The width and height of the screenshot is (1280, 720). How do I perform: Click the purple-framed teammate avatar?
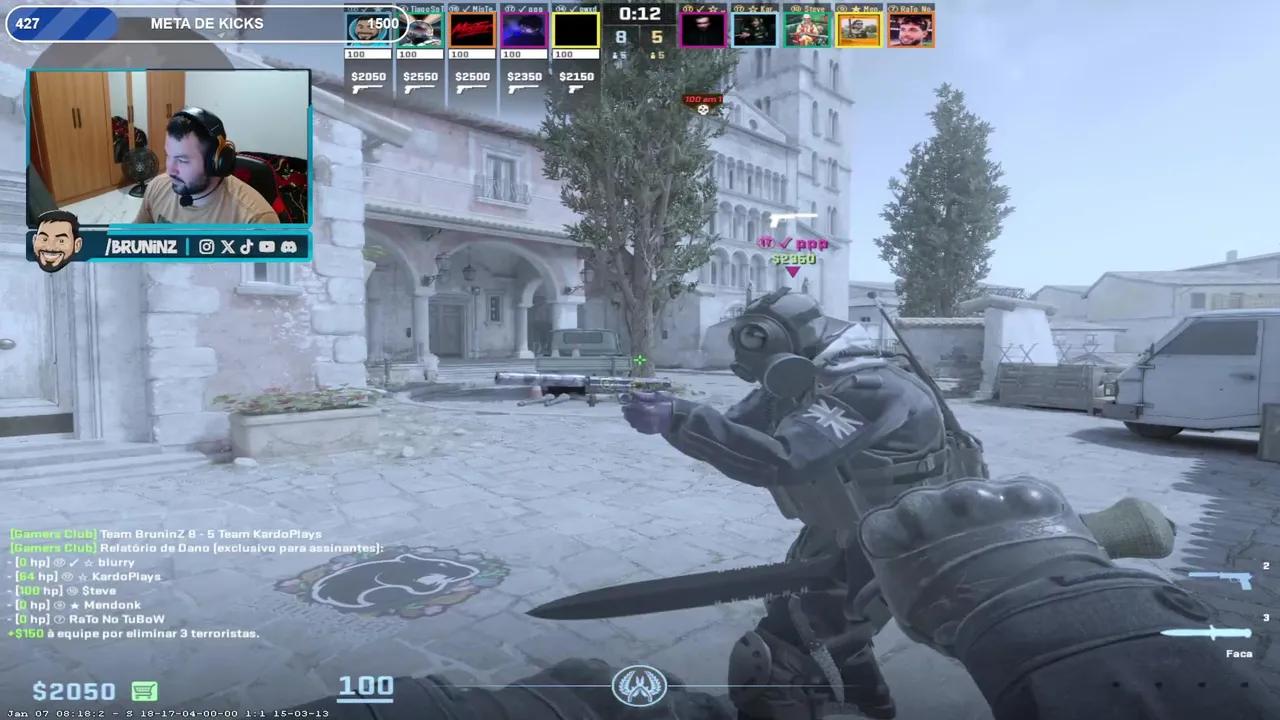pos(524,30)
